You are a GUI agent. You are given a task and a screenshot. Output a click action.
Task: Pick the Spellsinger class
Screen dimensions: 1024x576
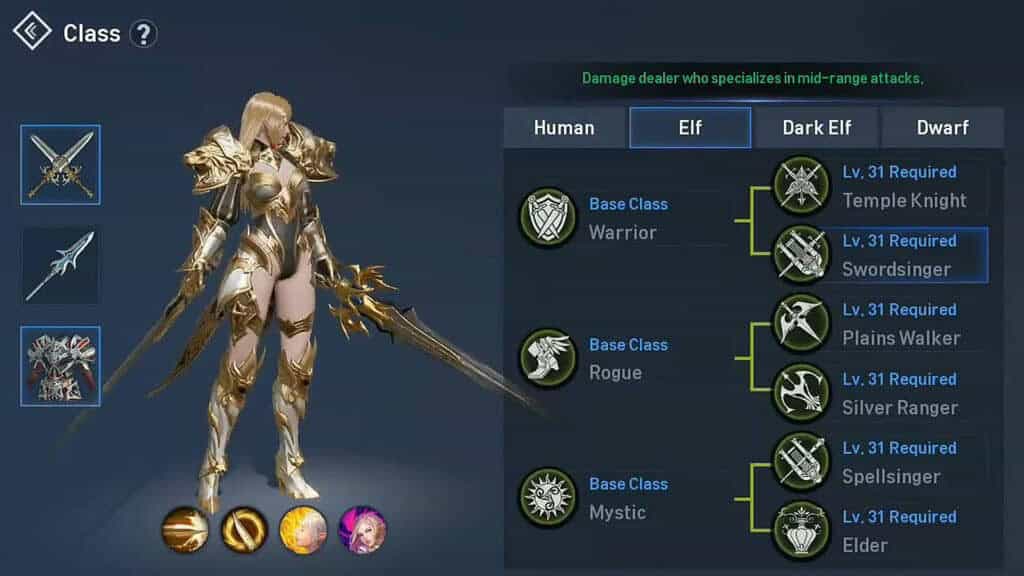pos(801,462)
